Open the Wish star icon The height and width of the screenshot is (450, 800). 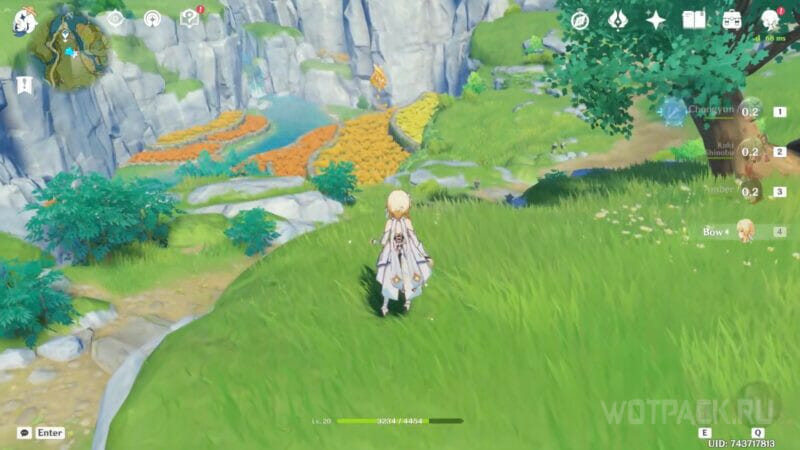click(656, 20)
